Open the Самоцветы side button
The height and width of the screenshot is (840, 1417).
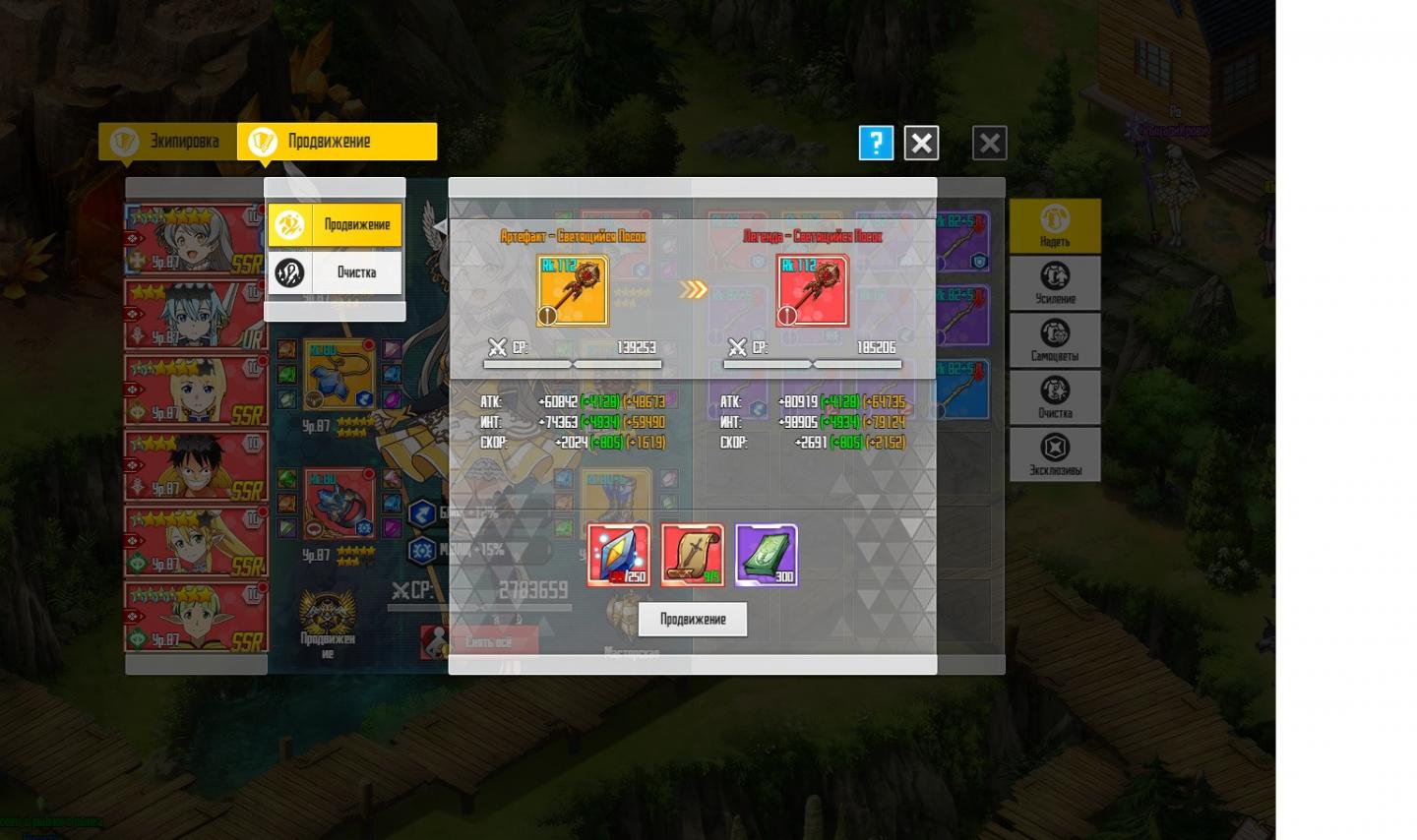1055,340
